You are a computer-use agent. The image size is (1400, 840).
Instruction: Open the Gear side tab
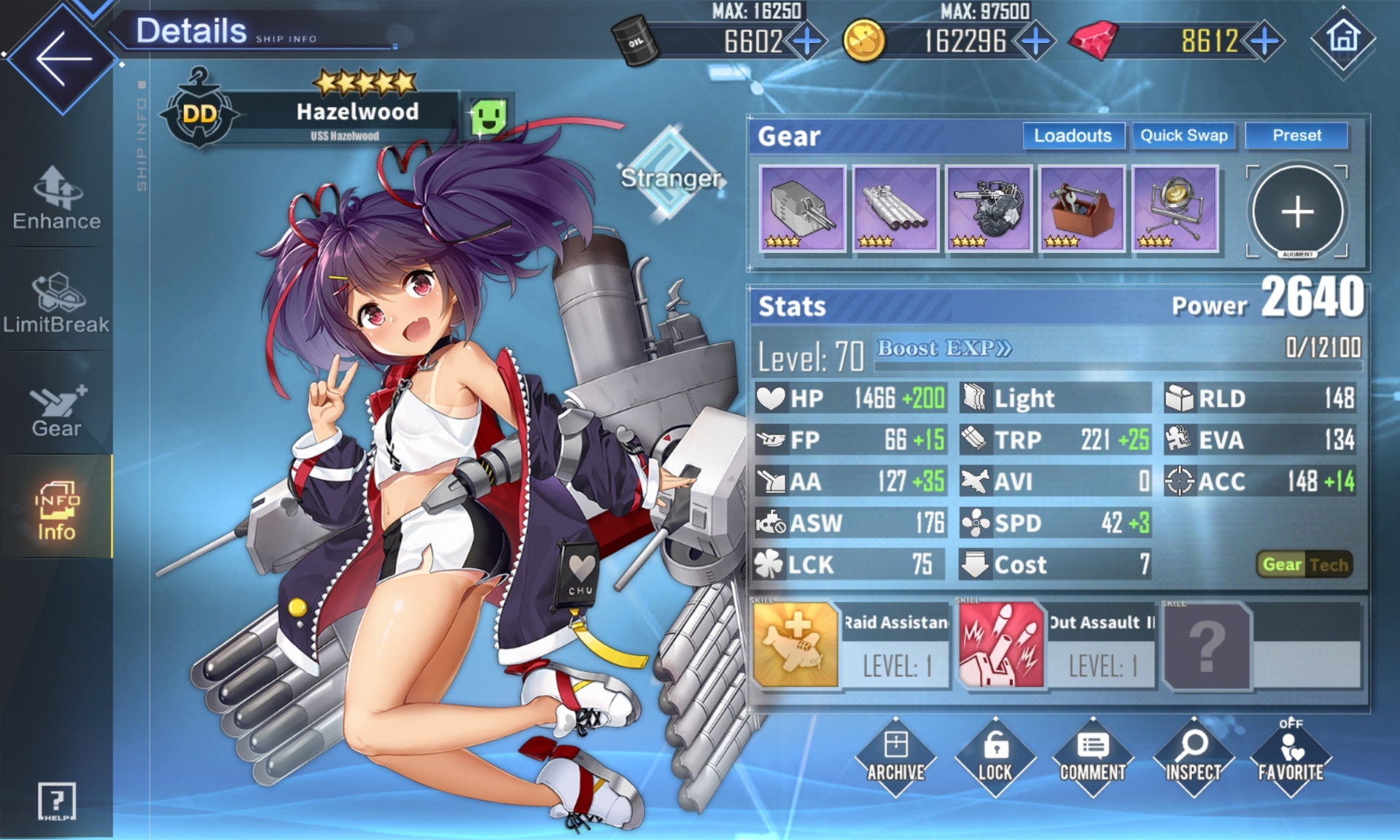[x=57, y=410]
